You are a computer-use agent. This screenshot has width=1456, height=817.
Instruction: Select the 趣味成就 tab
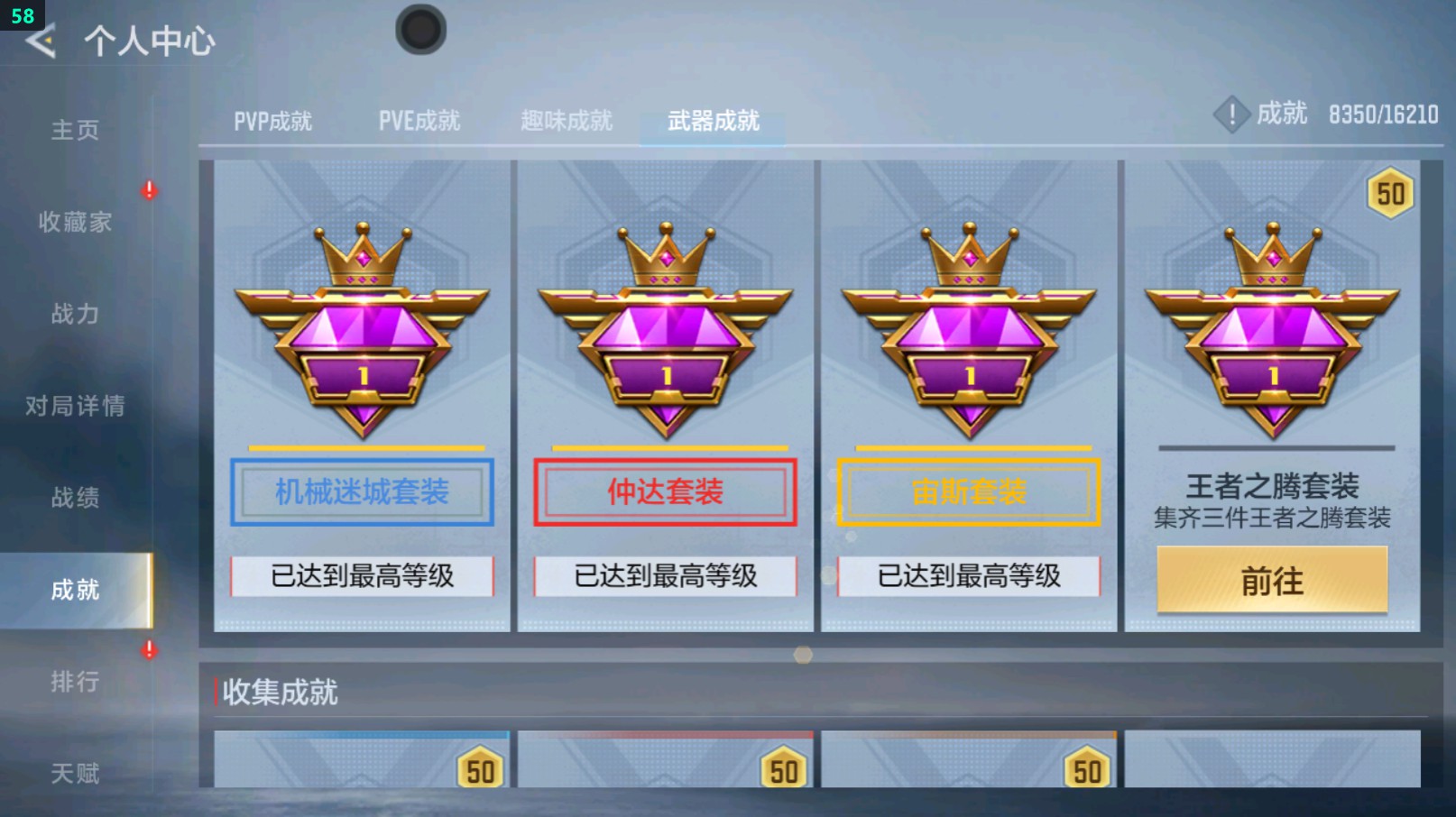(565, 120)
